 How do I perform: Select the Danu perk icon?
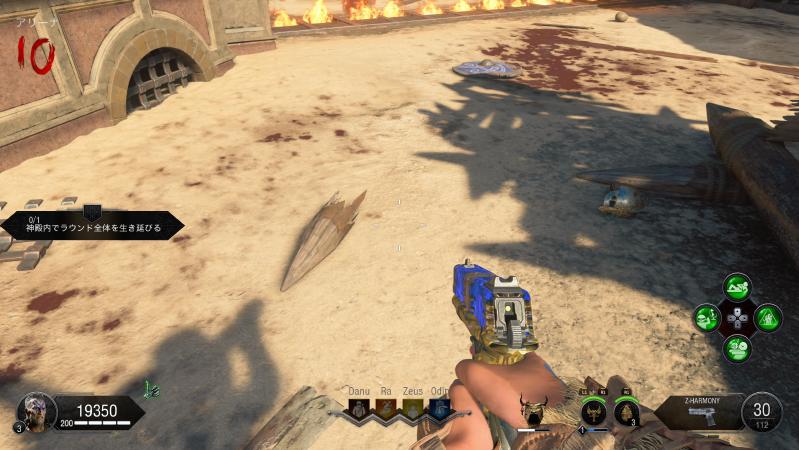[360, 408]
